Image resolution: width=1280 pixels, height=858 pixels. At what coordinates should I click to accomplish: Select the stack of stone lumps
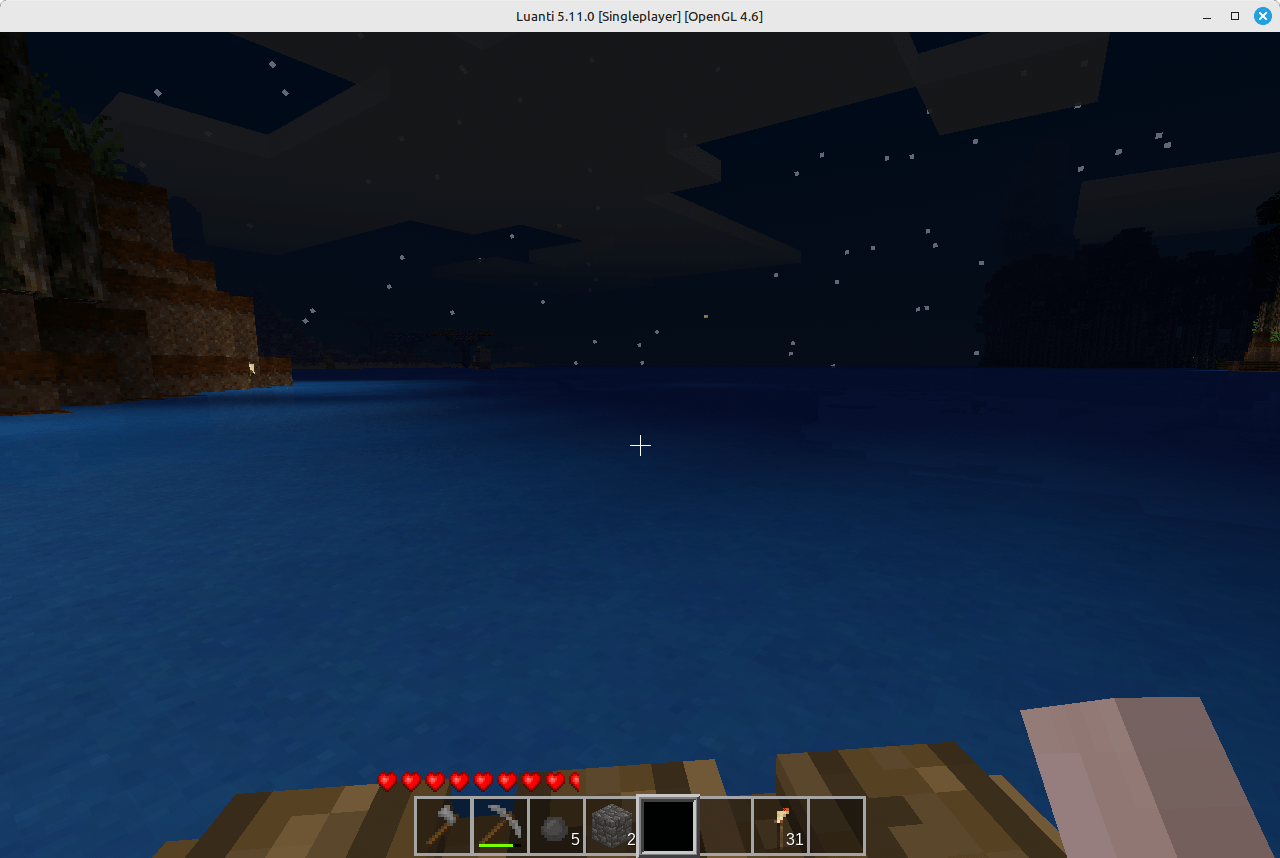pyautogui.click(x=556, y=824)
